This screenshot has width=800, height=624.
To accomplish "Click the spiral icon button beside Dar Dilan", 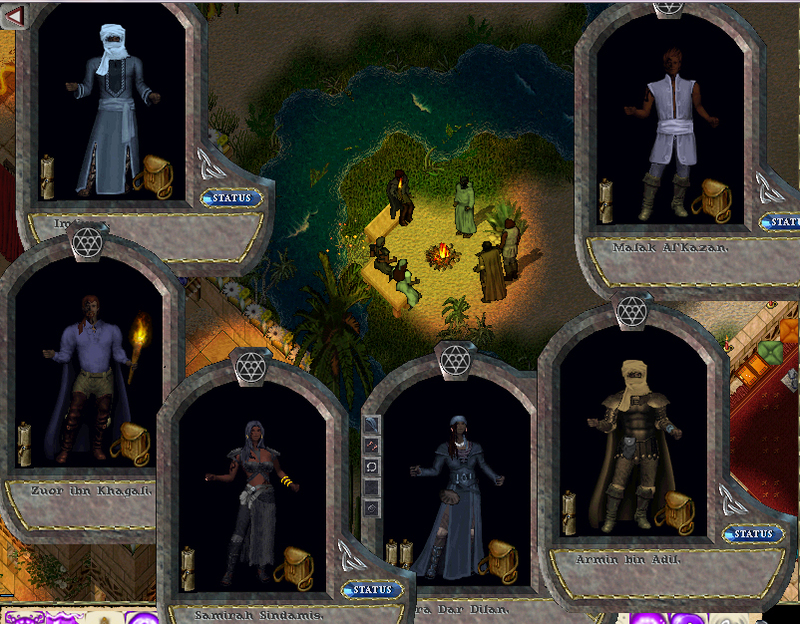I will coord(372,508).
